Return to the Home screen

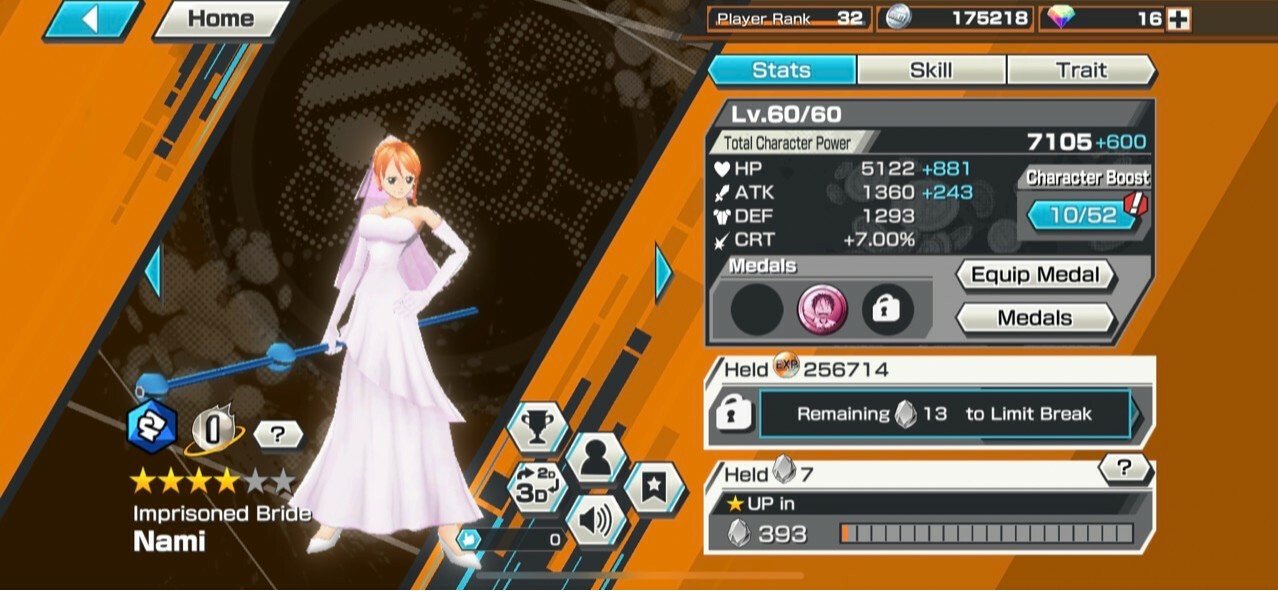coord(220,19)
